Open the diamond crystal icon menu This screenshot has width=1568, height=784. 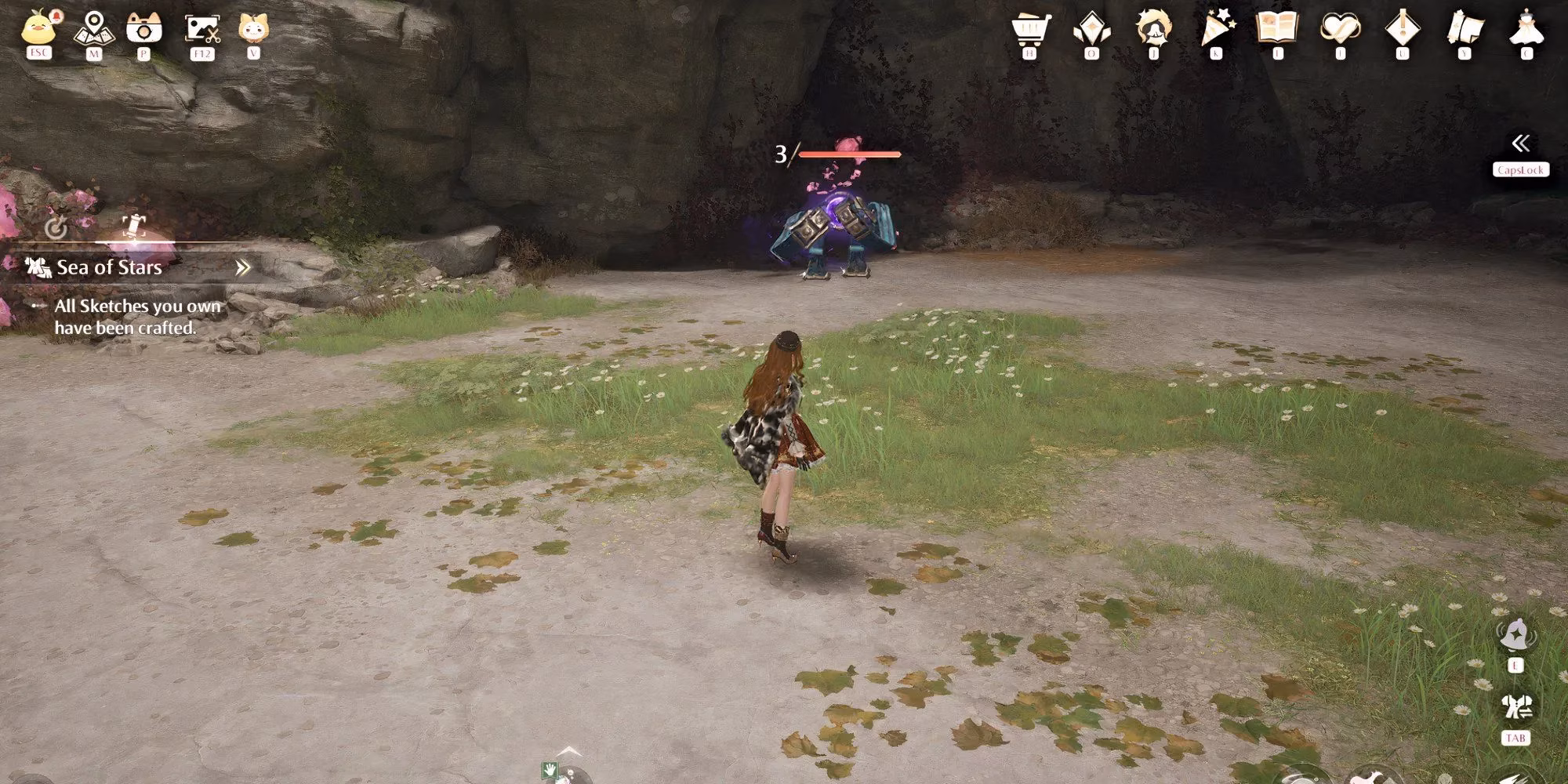point(1091,29)
